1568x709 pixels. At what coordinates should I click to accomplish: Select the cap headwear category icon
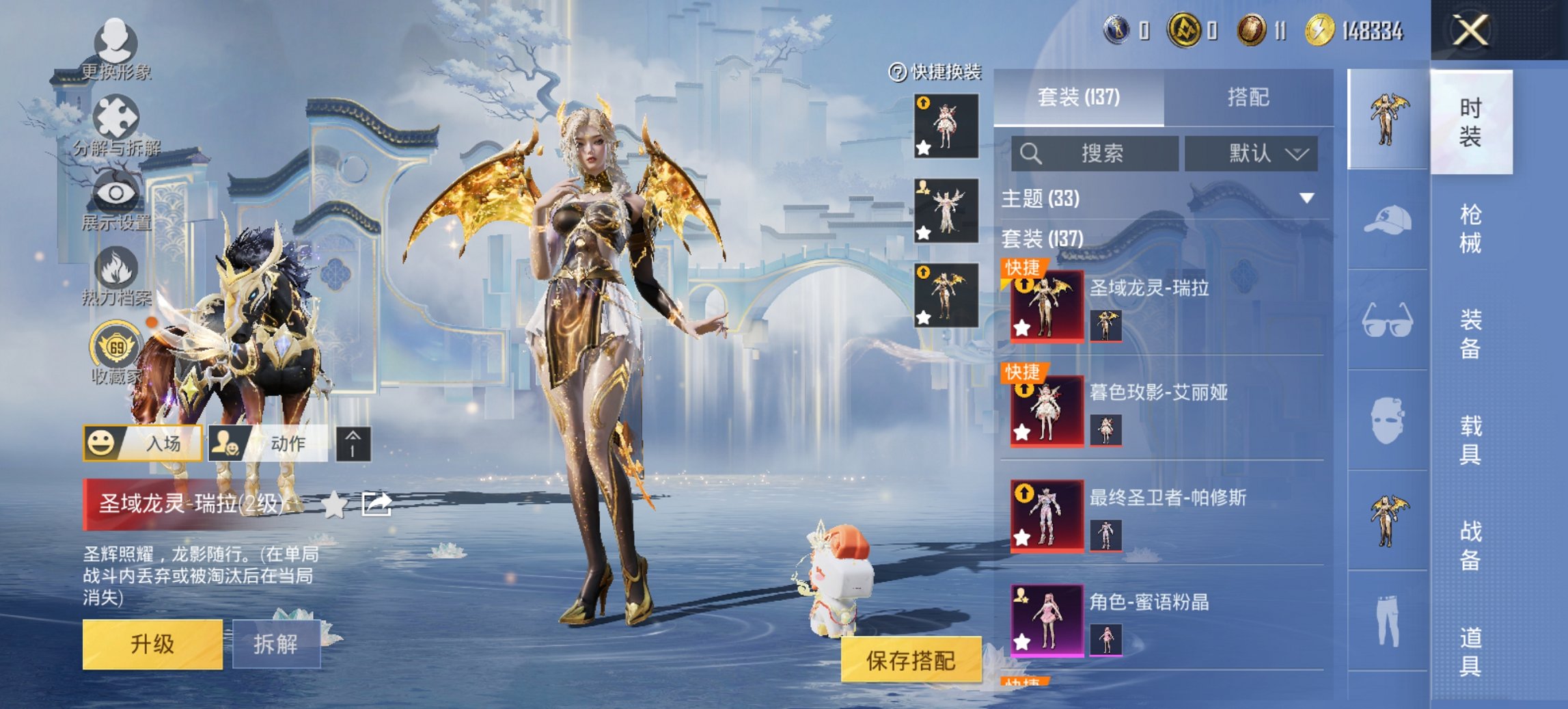point(1387,220)
